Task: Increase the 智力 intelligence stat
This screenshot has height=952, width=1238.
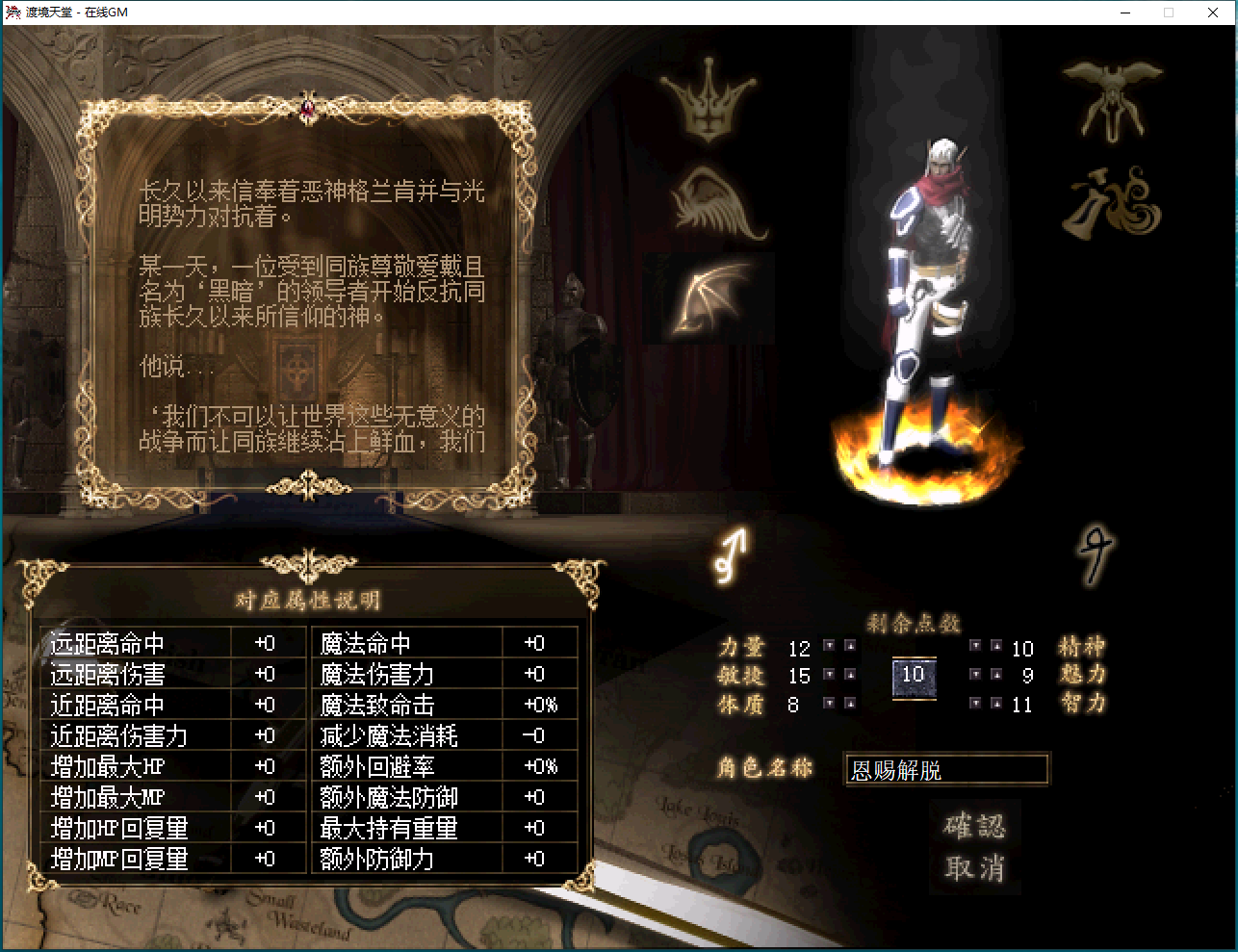Action: tap(998, 703)
